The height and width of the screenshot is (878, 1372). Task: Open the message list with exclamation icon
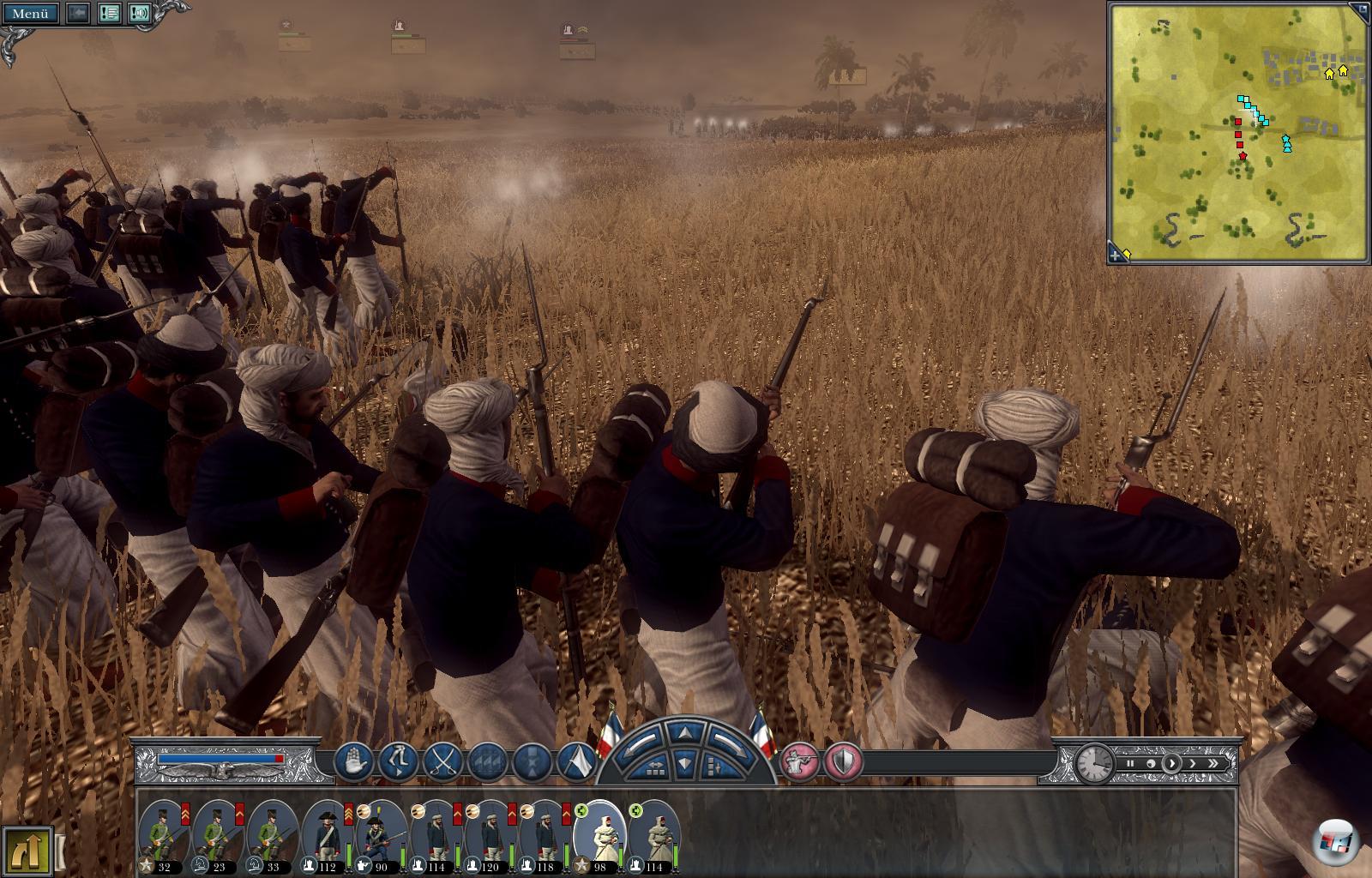click(109, 13)
